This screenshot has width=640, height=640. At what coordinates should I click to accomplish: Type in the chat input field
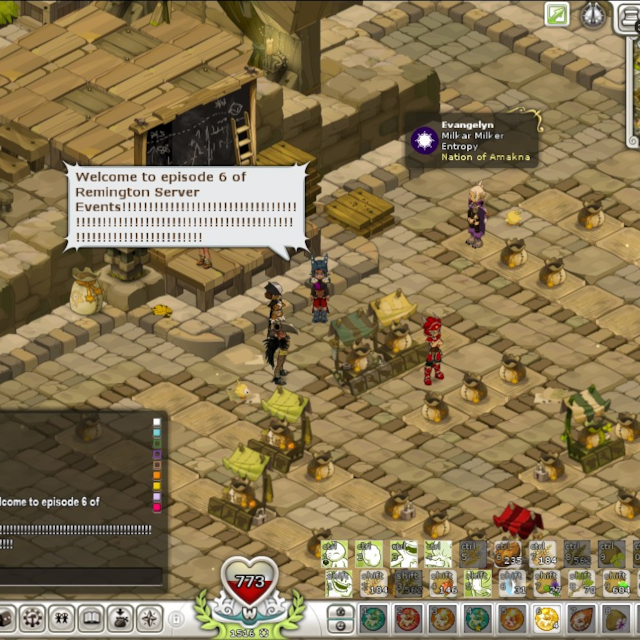[80, 576]
